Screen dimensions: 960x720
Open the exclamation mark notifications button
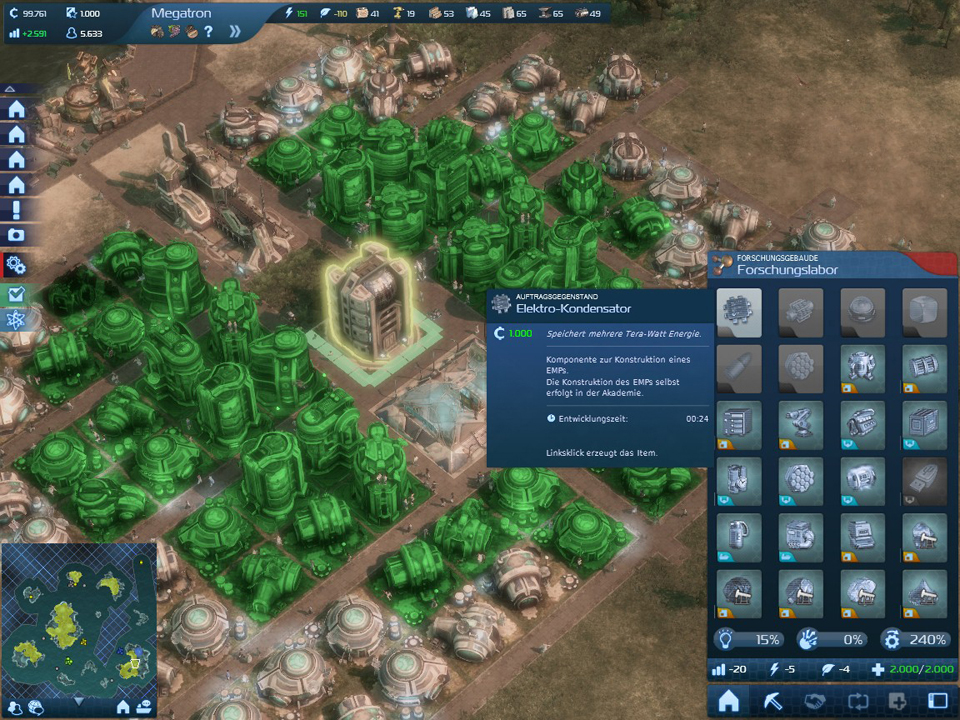[16, 210]
